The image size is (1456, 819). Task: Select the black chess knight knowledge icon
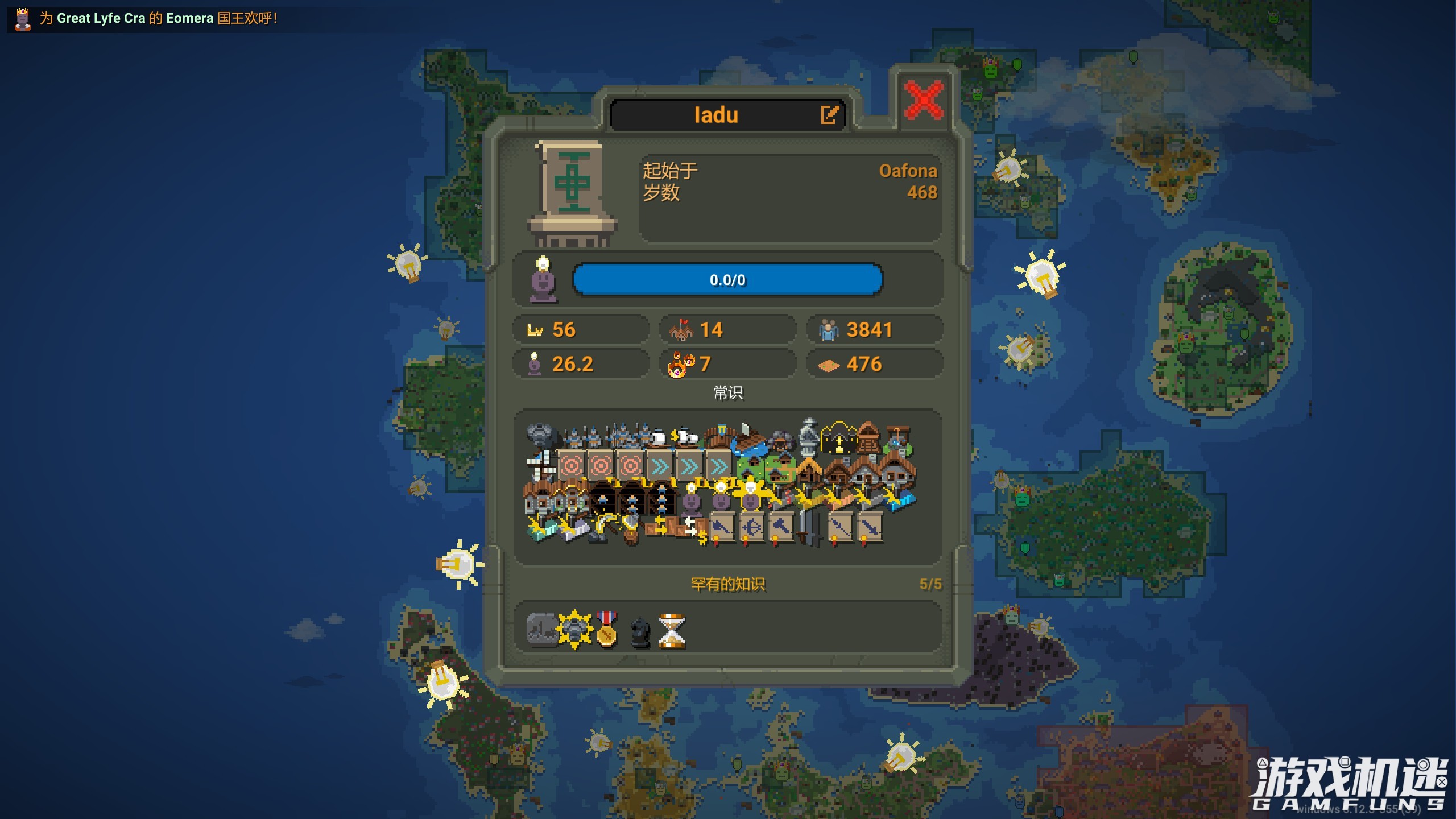point(640,631)
